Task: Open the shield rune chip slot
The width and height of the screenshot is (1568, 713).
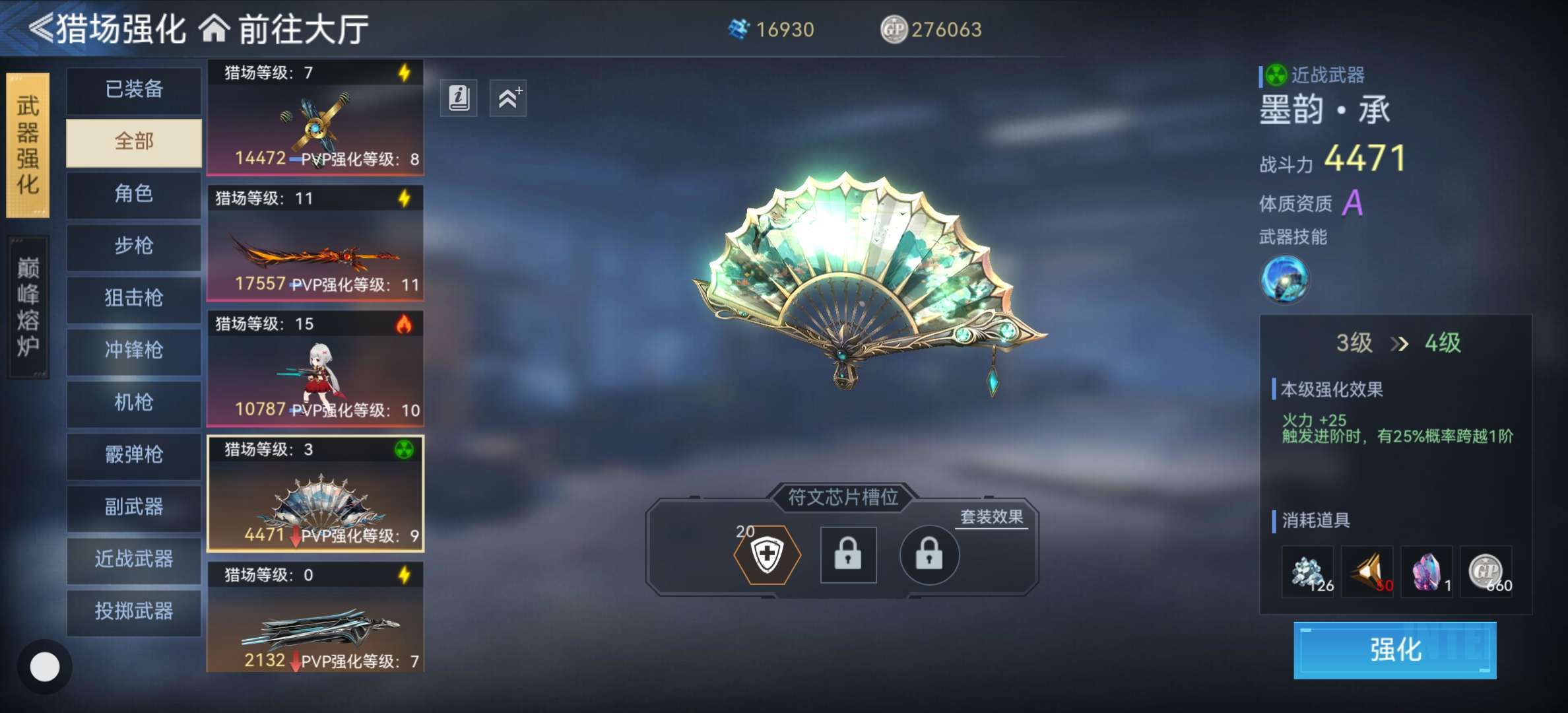Action: [767, 555]
